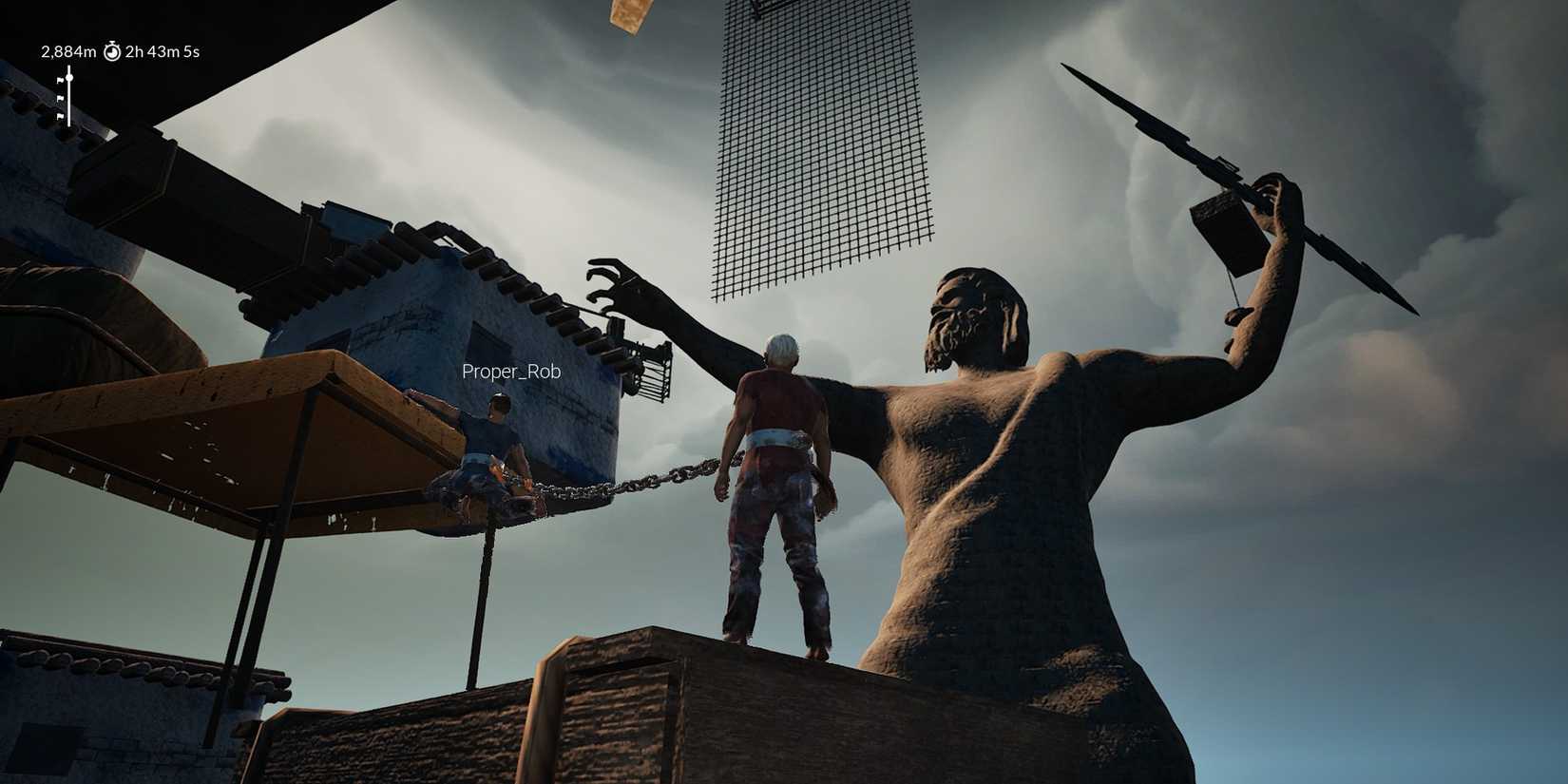Click the stopwatch icon beside the timer
Viewport: 1568px width, 784px height.
coord(112,52)
